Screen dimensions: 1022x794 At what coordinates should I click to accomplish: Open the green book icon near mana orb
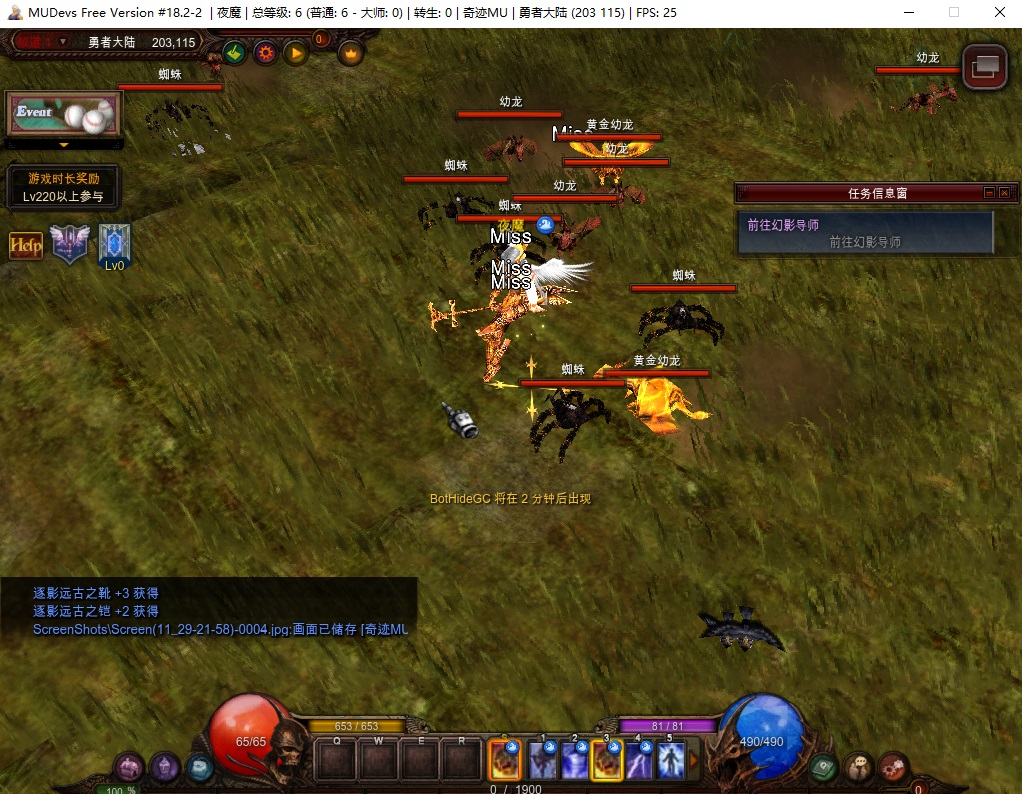(x=824, y=767)
